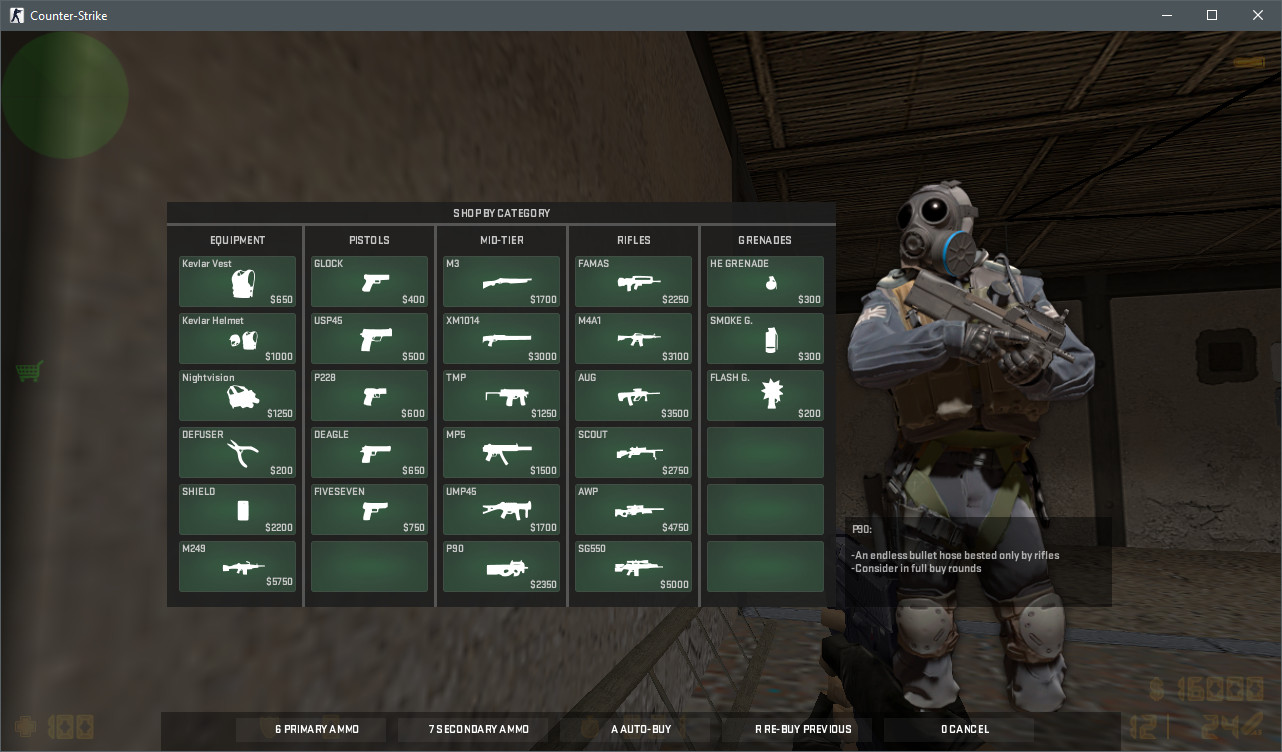Buy the Flash Grenade
The image size is (1282, 752).
[x=765, y=395]
